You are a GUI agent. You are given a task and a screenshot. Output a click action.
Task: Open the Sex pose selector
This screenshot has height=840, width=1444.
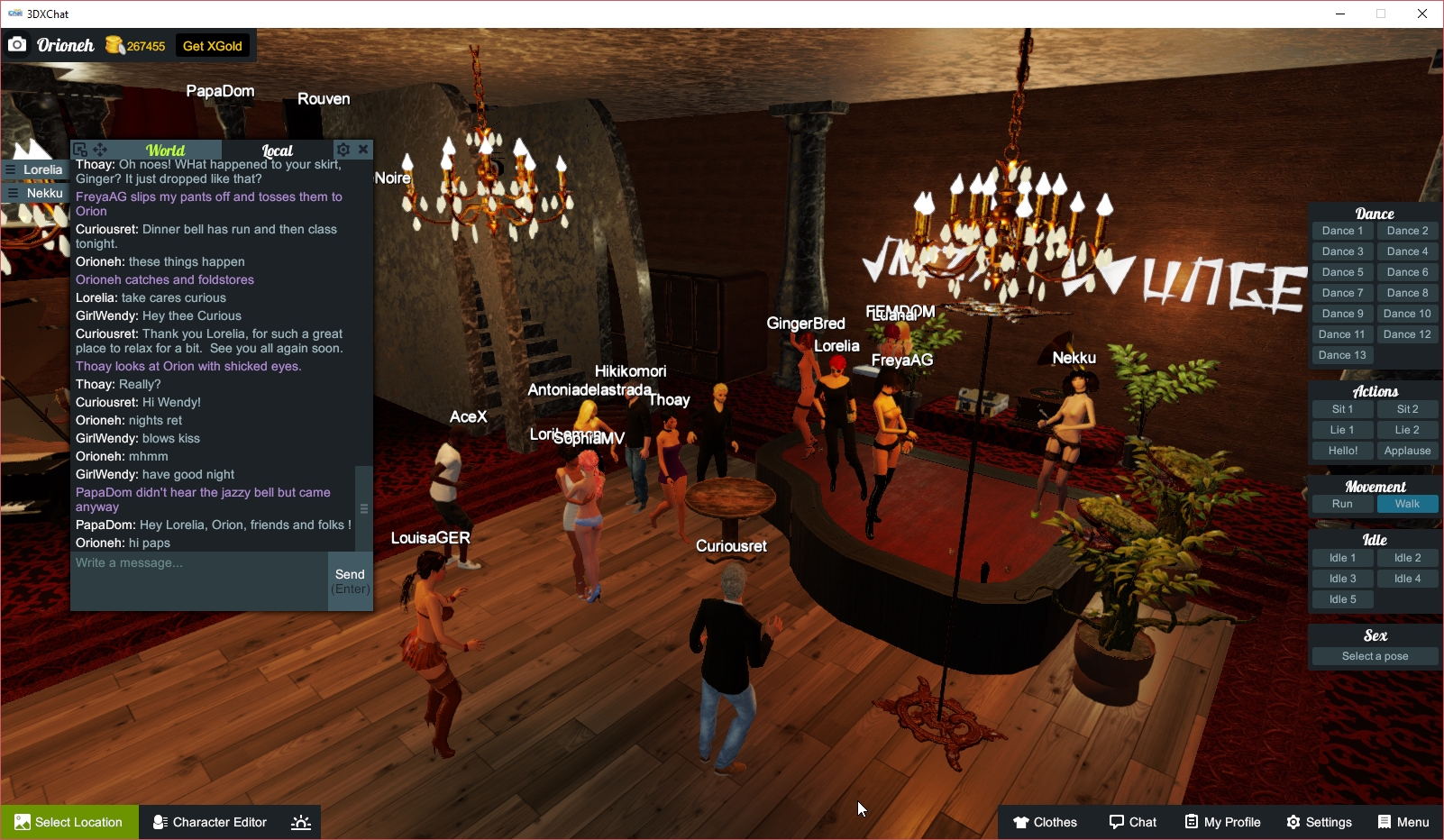tap(1374, 655)
